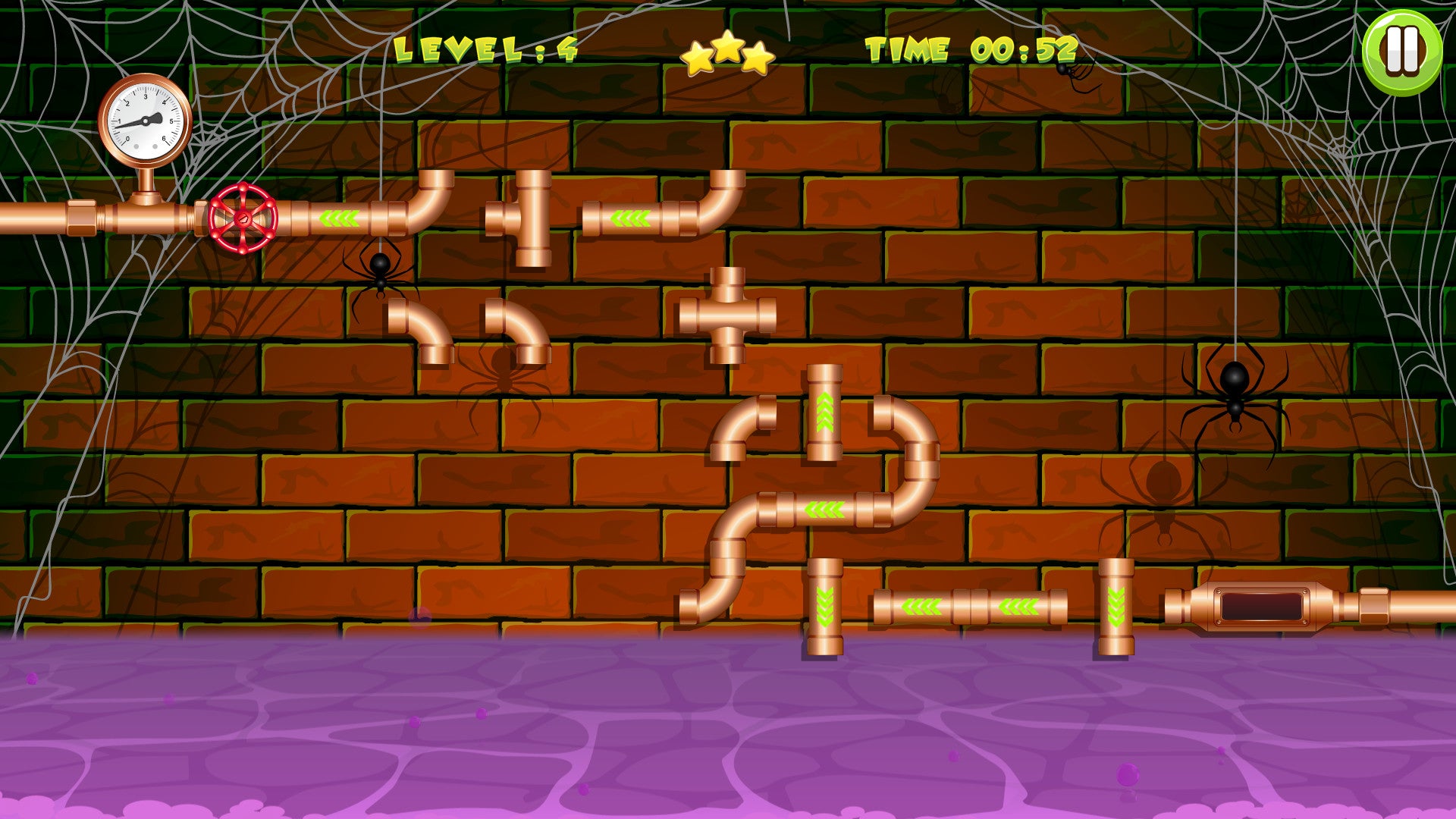Screen dimensions: 1456x819
Task: Select the long horizontal double-arrow pipe
Action: [970, 607]
